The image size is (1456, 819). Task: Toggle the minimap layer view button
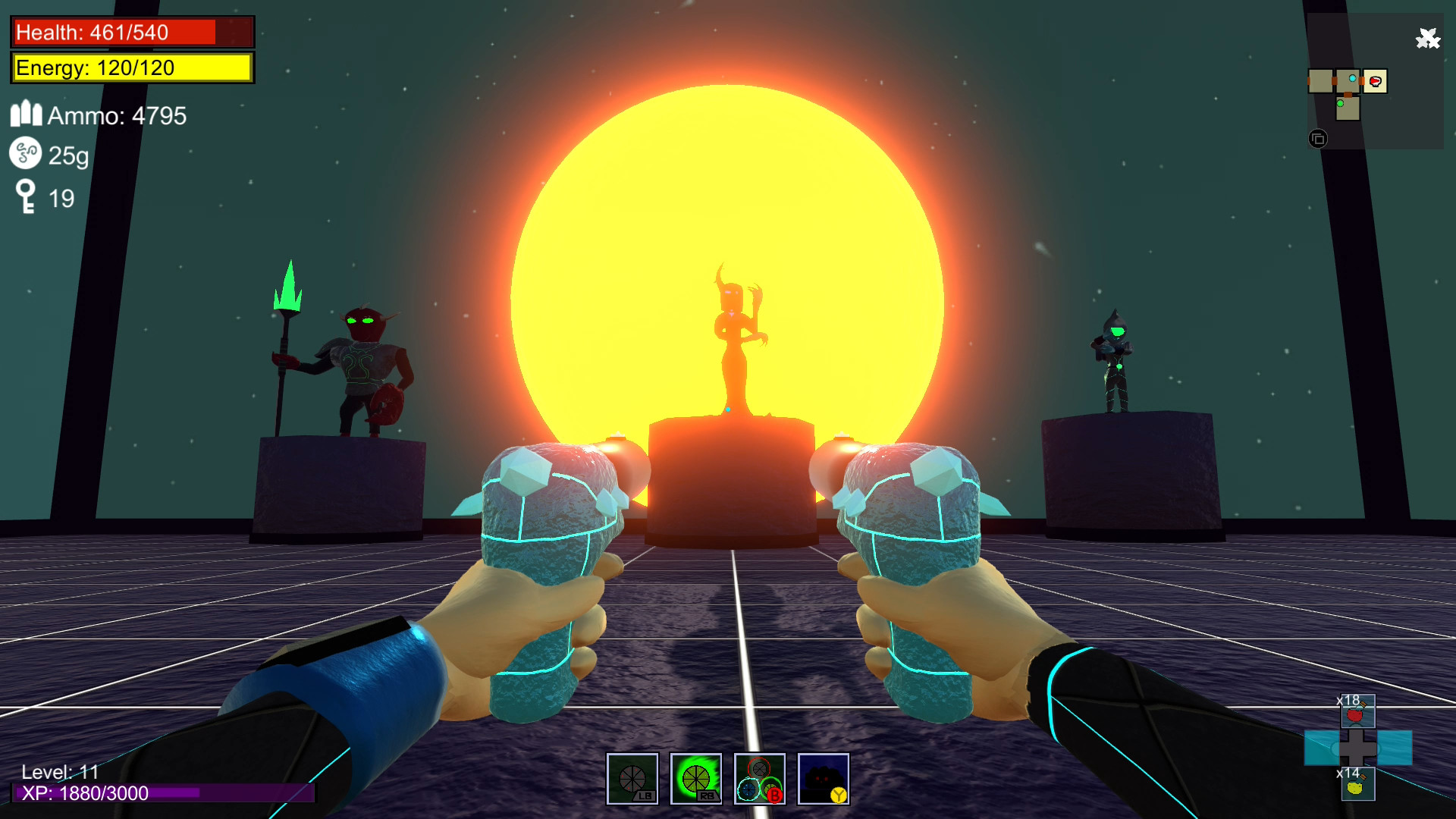coord(1317,139)
